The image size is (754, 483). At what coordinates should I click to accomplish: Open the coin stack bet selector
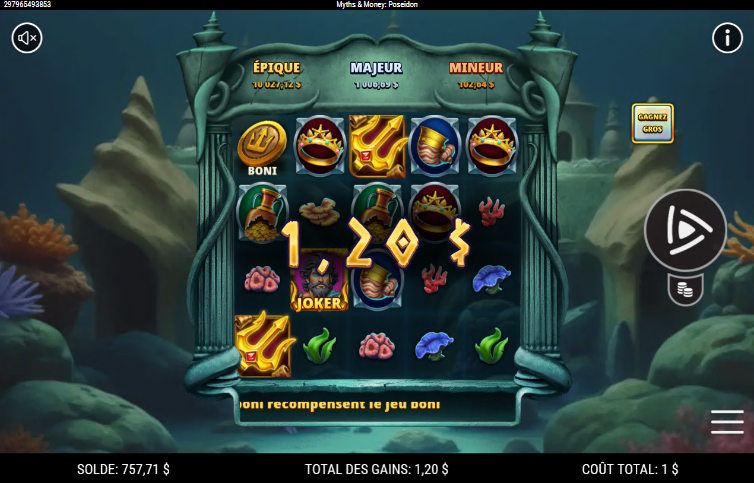click(x=685, y=290)
